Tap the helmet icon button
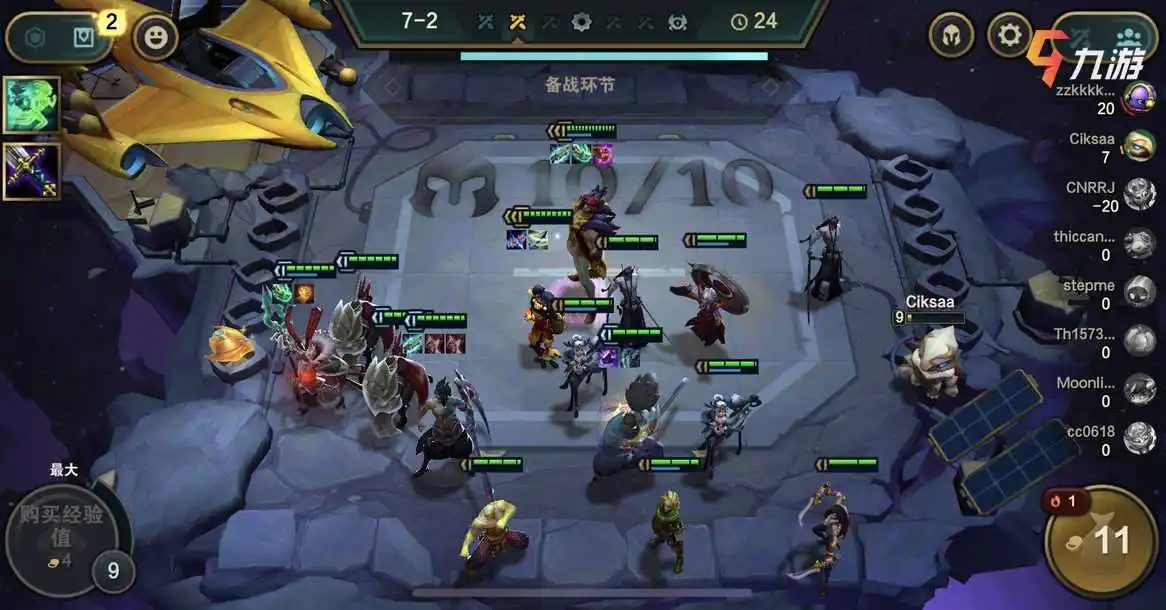The height and width of the screenshot is (610, 1166). click(951, 36)
